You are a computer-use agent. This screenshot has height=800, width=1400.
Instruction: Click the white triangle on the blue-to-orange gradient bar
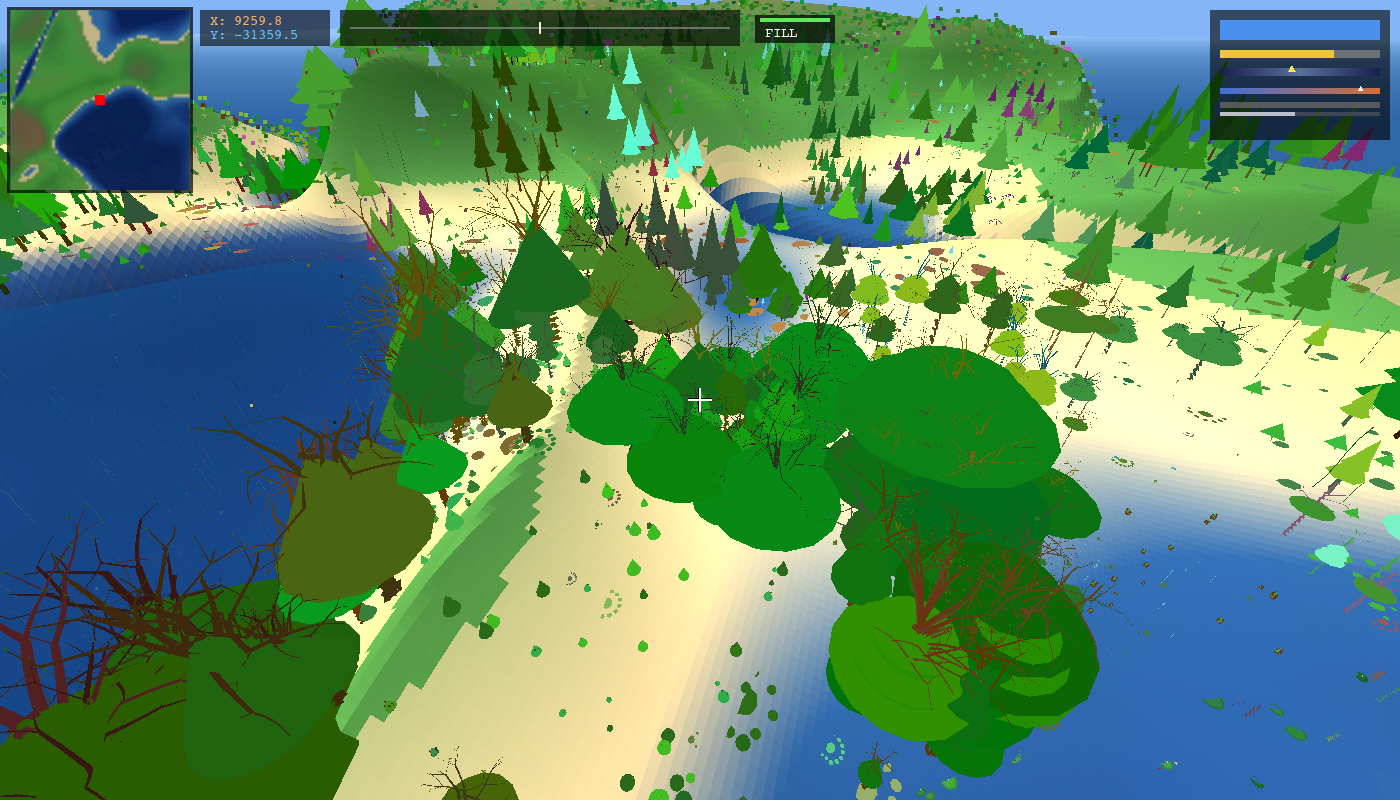[1360, 90]
